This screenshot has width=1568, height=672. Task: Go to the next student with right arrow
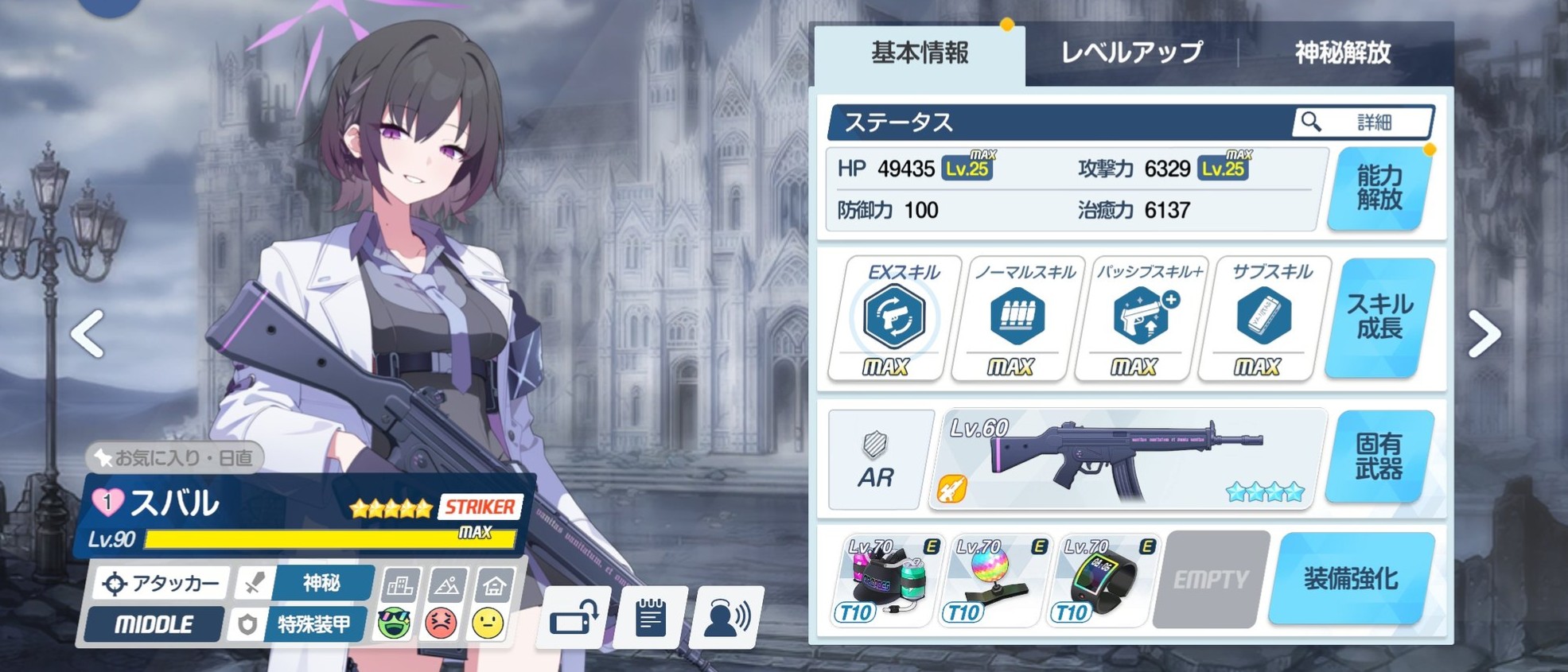pos(1484,334)
